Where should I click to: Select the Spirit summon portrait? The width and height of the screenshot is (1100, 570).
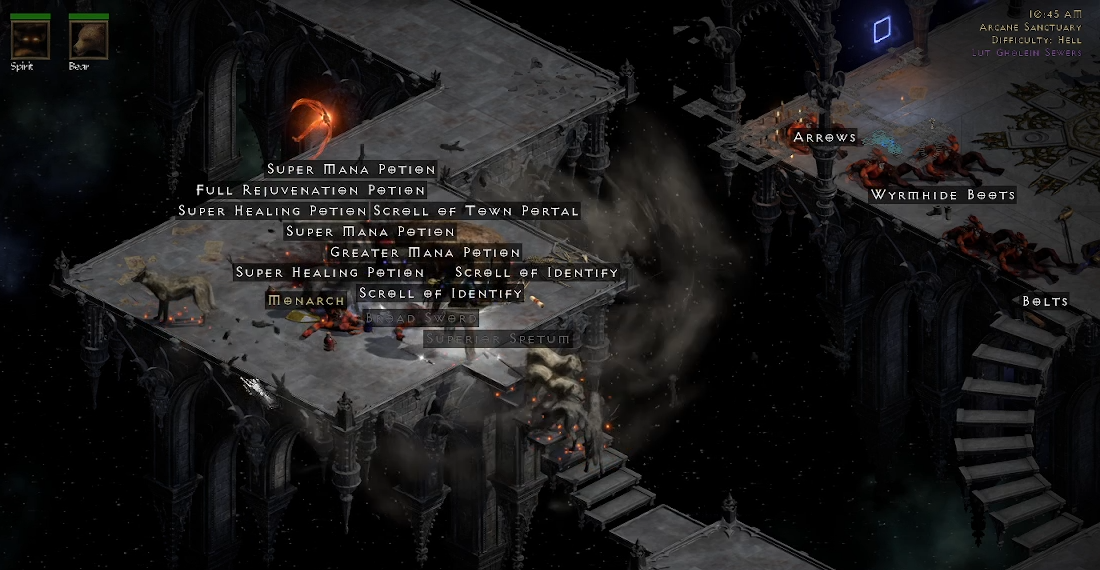(x=30, y=40)
